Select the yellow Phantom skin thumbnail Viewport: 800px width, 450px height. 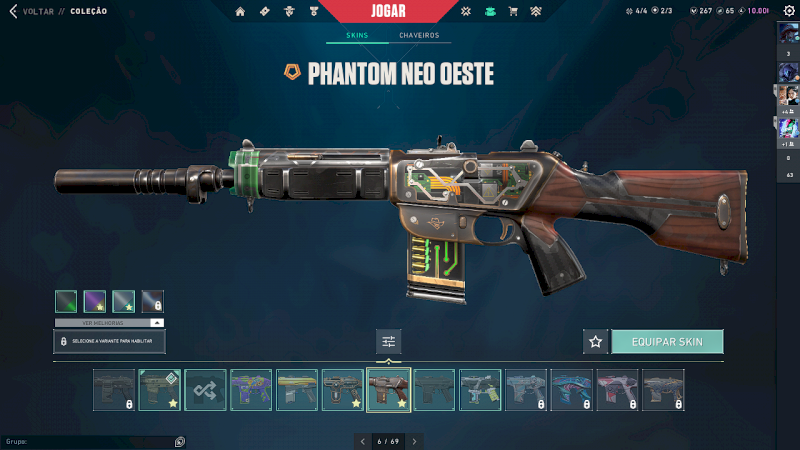coord(297,390)
